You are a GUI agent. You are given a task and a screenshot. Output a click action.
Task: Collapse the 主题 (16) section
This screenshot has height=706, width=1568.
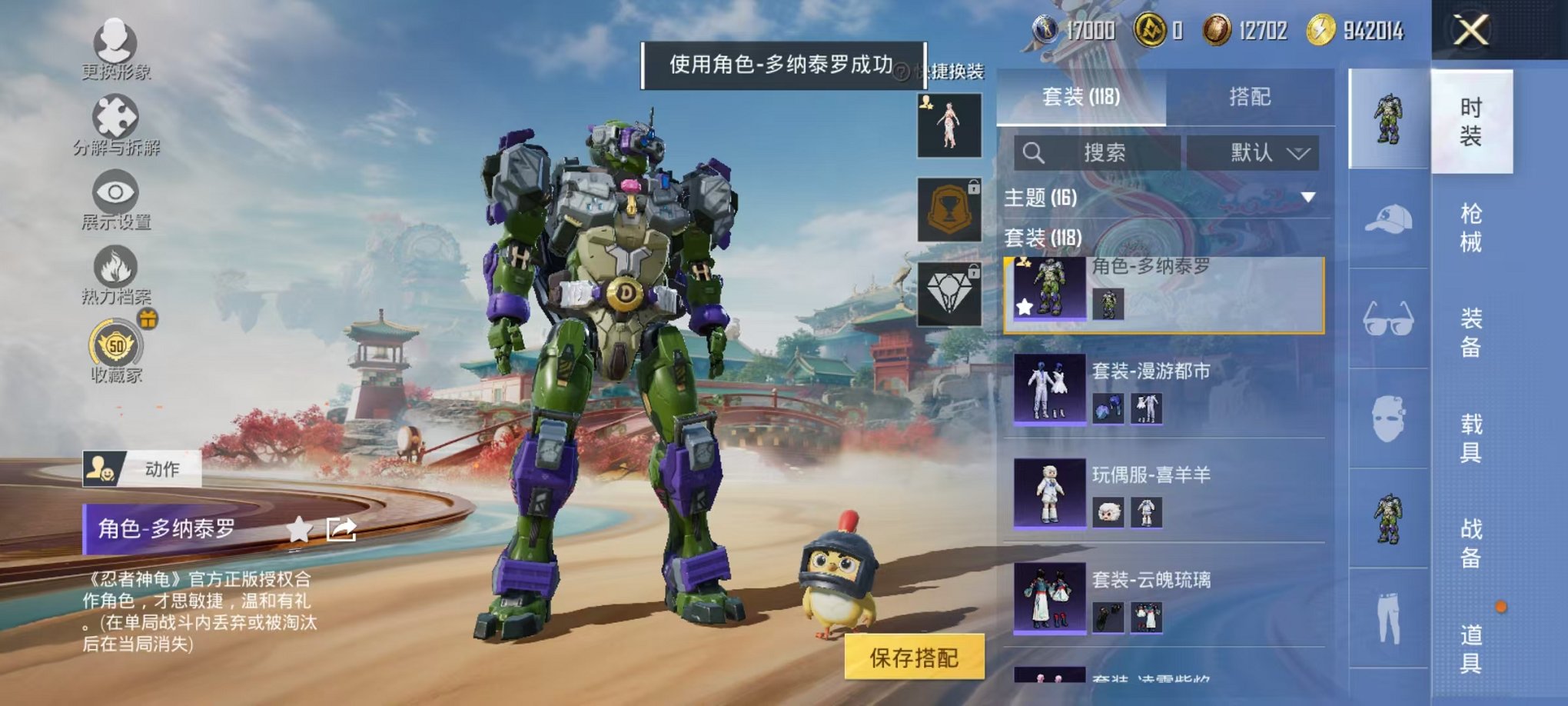1307,197
